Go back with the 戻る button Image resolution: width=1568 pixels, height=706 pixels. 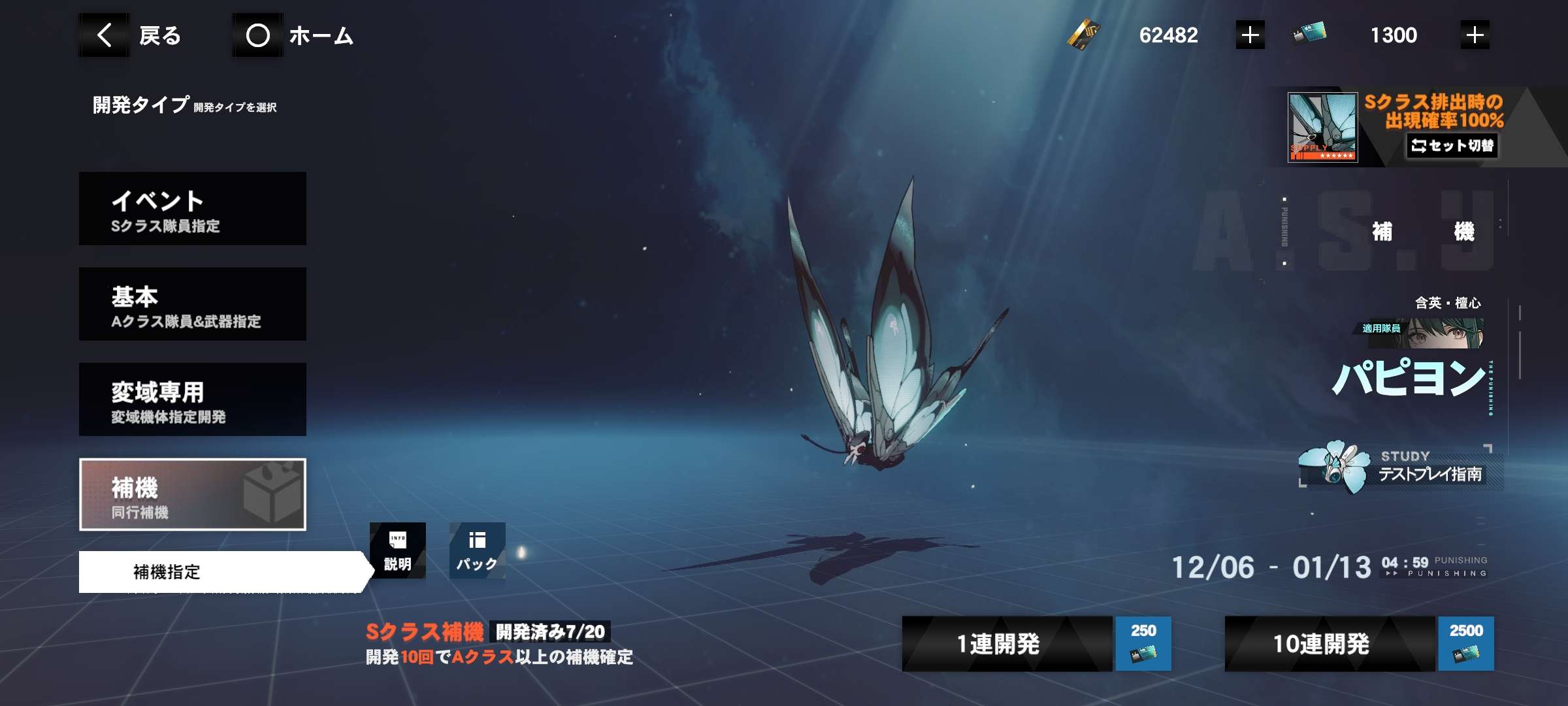139,35
